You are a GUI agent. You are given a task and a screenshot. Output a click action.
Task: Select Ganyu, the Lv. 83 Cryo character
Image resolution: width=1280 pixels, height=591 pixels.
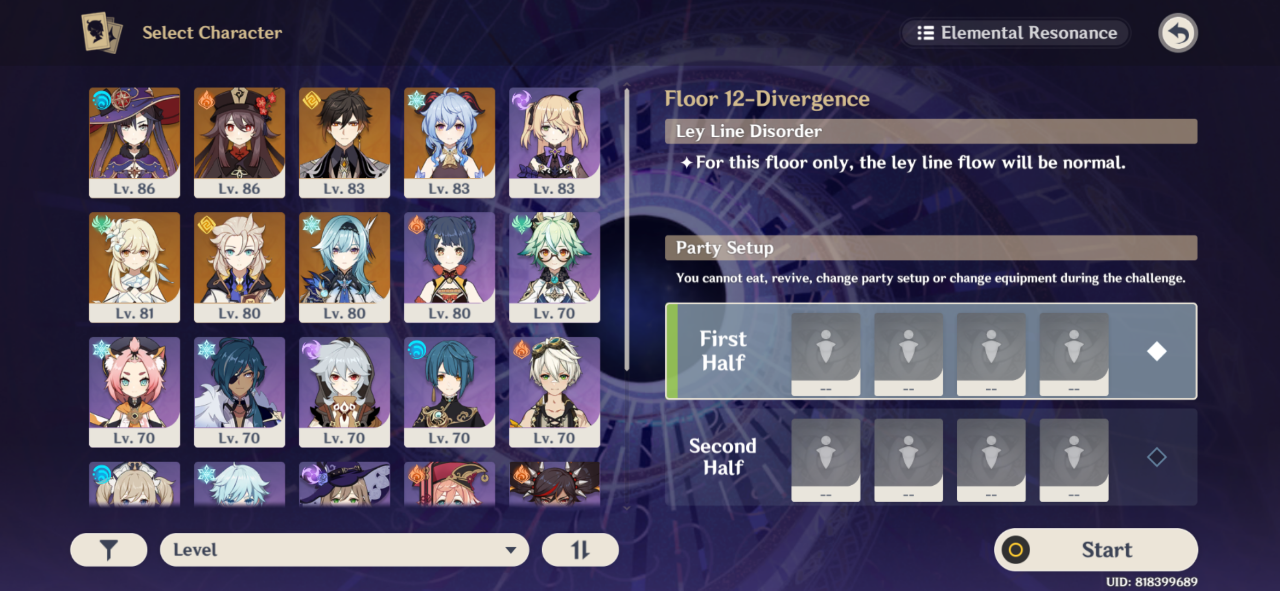coord(450,141)
